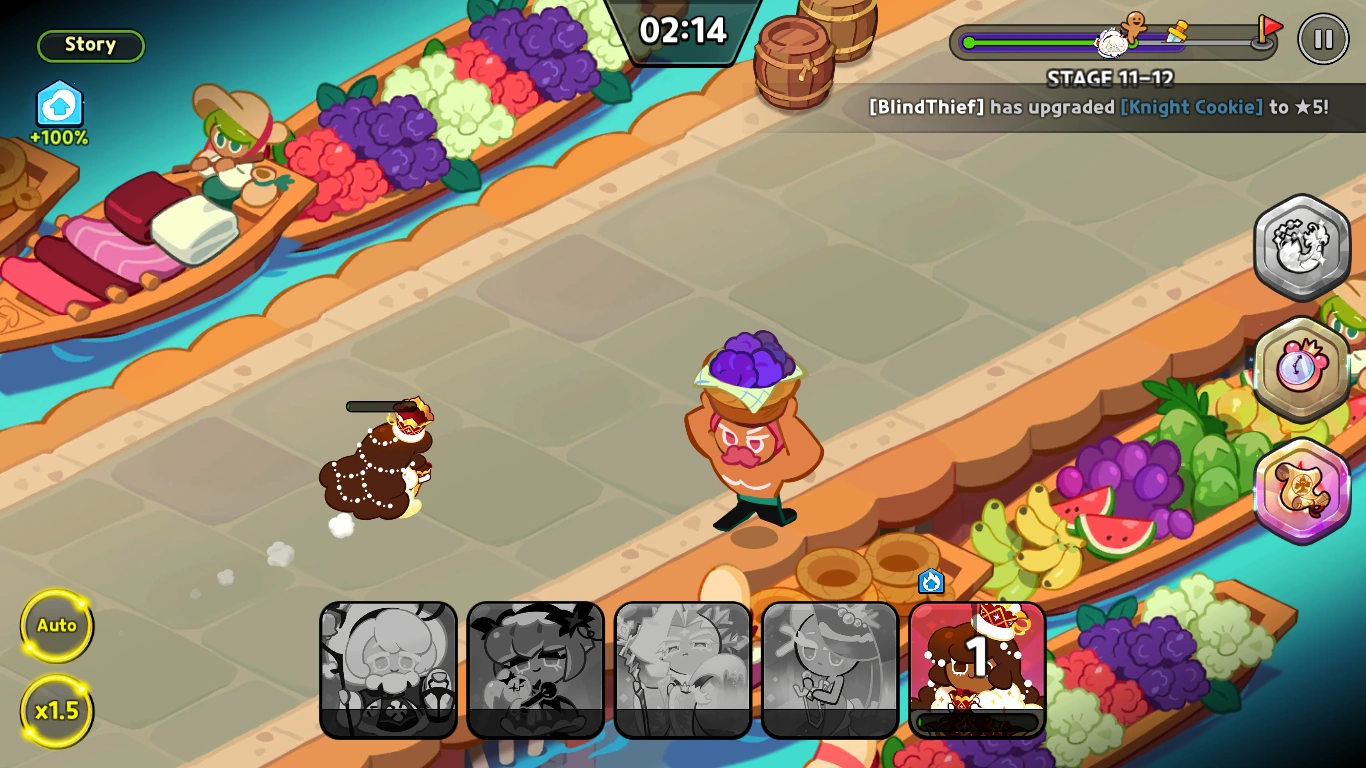1366x768 pixels.
Task: Select the first grayed-out cookie skill portrait
Action: 389,668
